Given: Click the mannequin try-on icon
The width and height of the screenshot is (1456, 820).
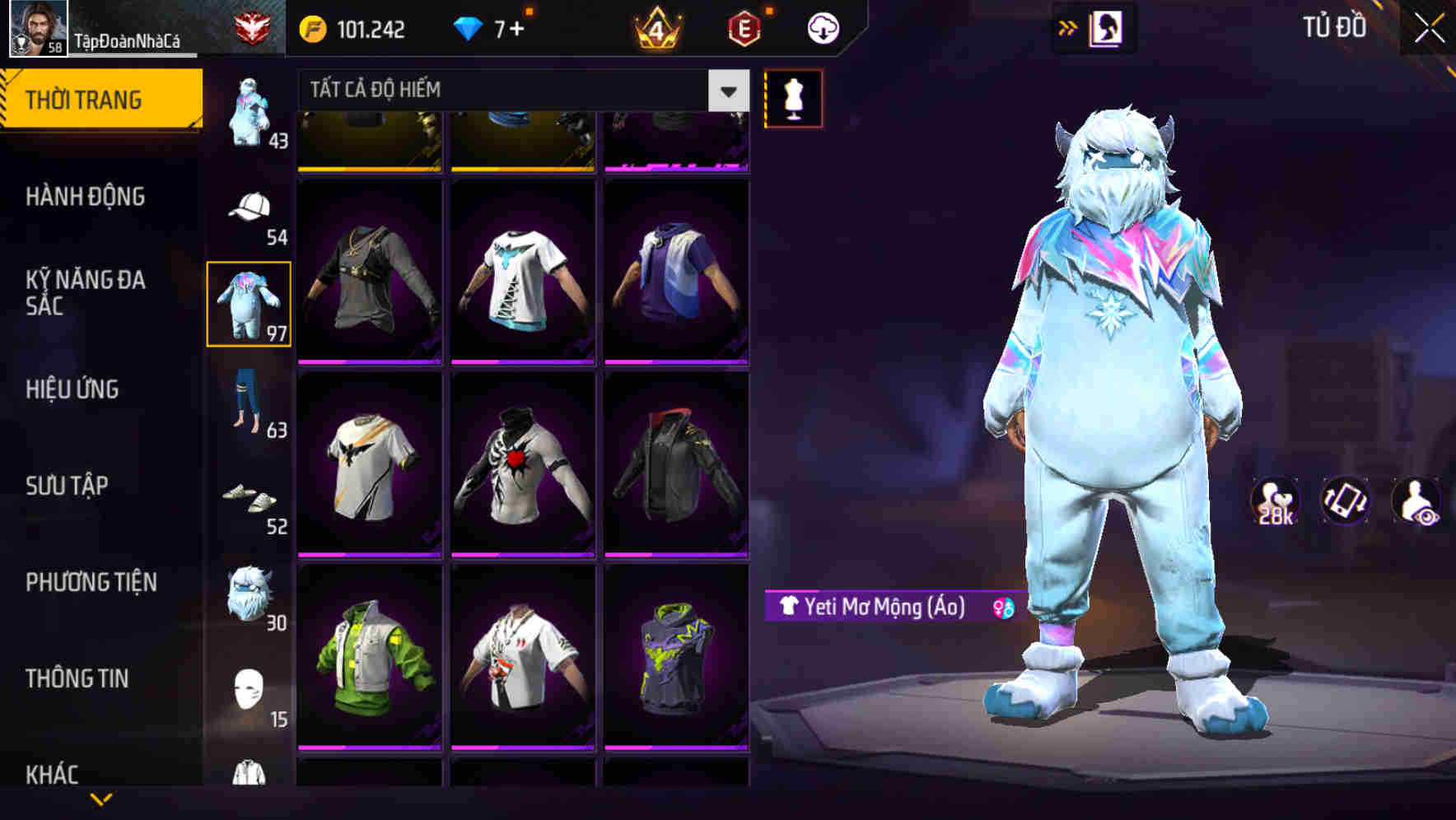Looking at the screenshot, I should click(793, 96).
